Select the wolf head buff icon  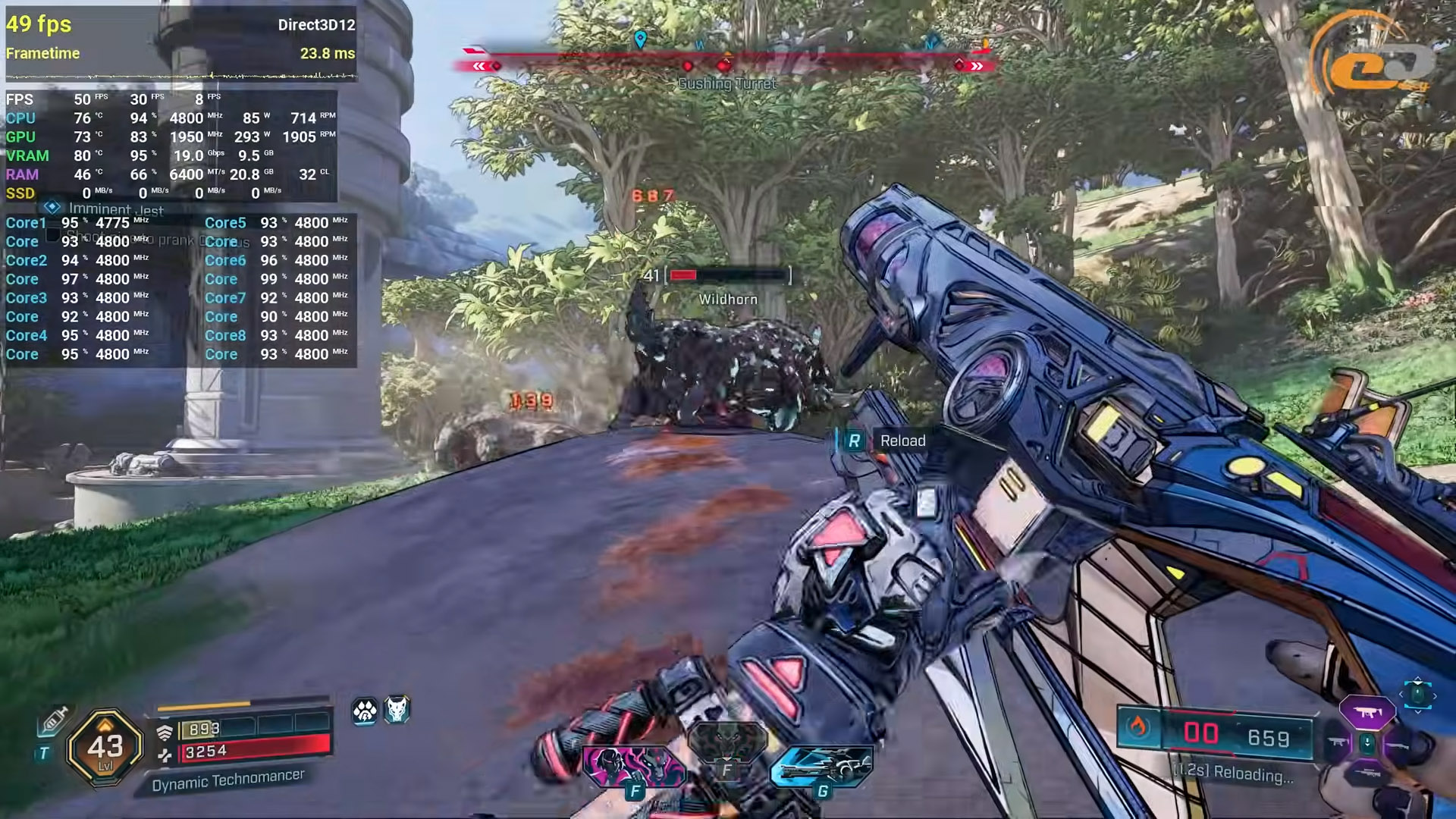[397, 709]
